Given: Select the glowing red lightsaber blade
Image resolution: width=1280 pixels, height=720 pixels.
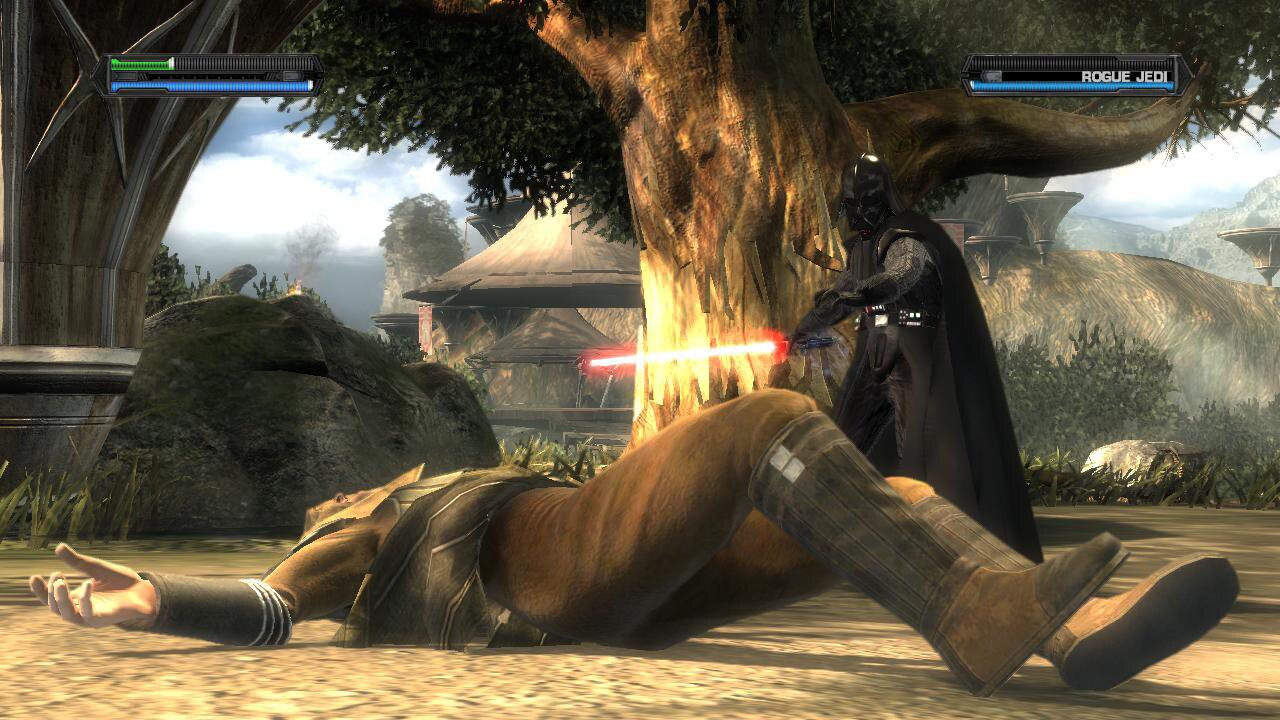Looking at the screenshot, I should click(700, 352).
